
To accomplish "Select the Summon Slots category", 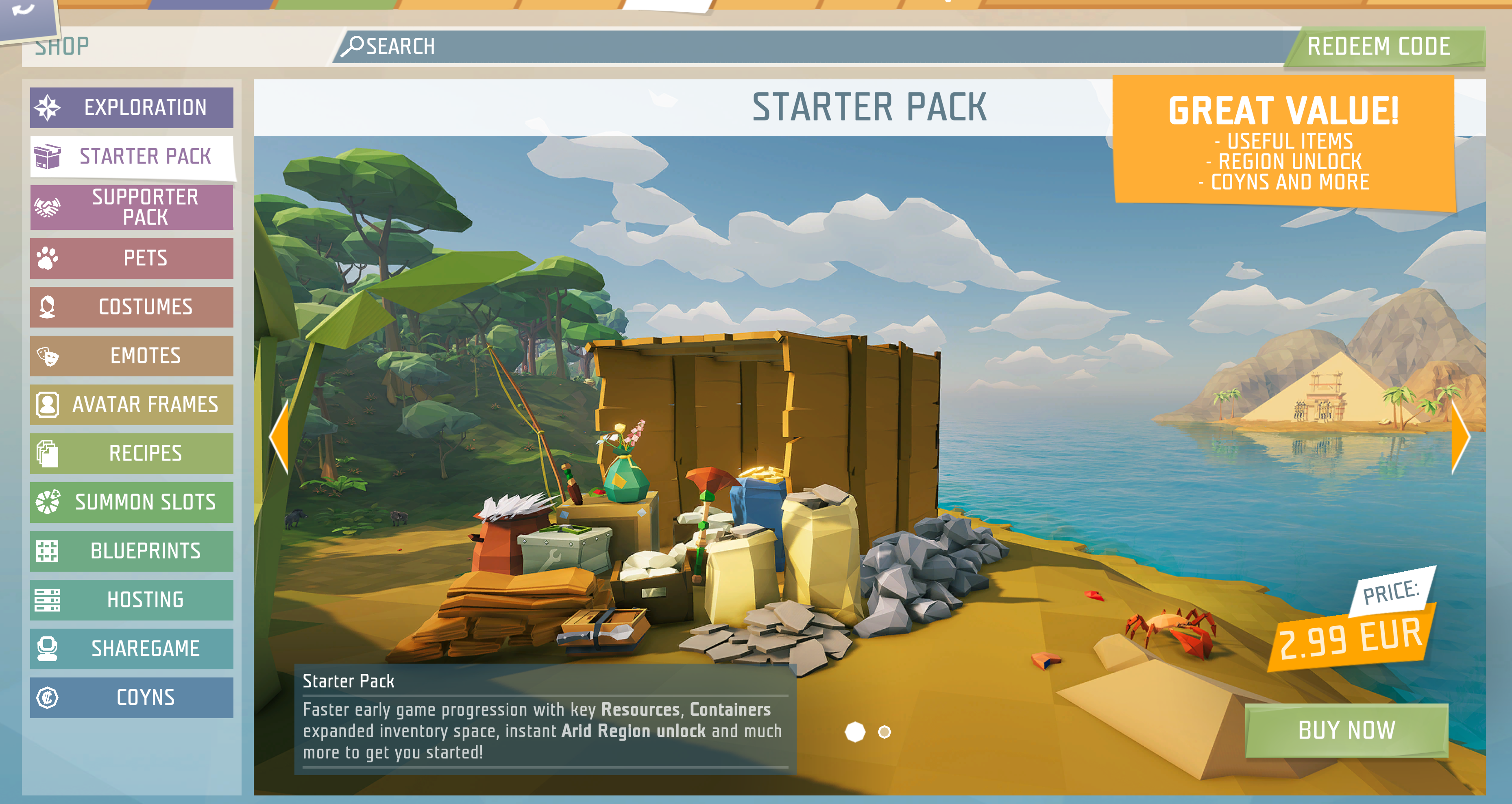I will (131, 502).
